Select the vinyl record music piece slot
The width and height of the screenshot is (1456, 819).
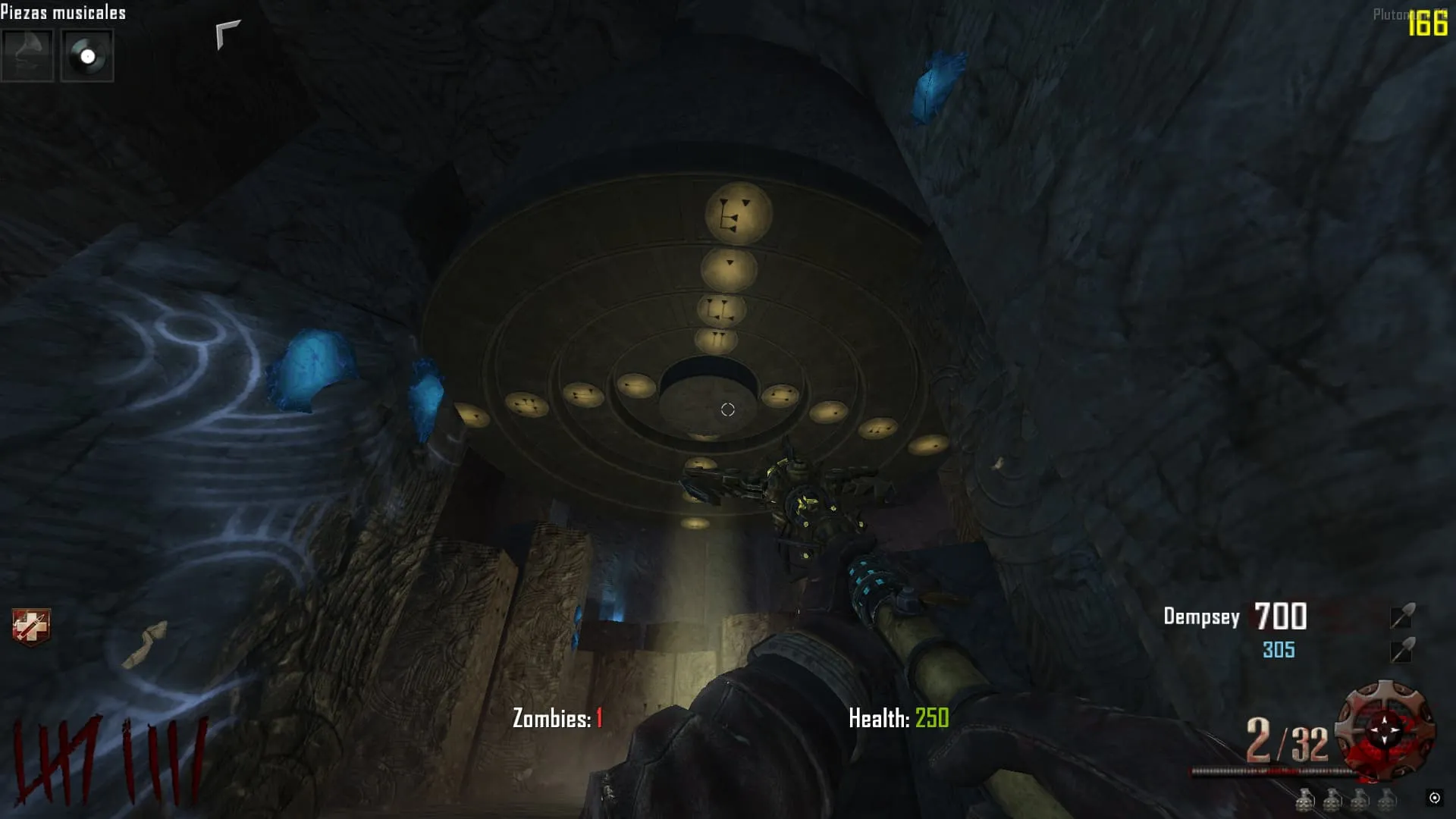[x=87, y=55]
